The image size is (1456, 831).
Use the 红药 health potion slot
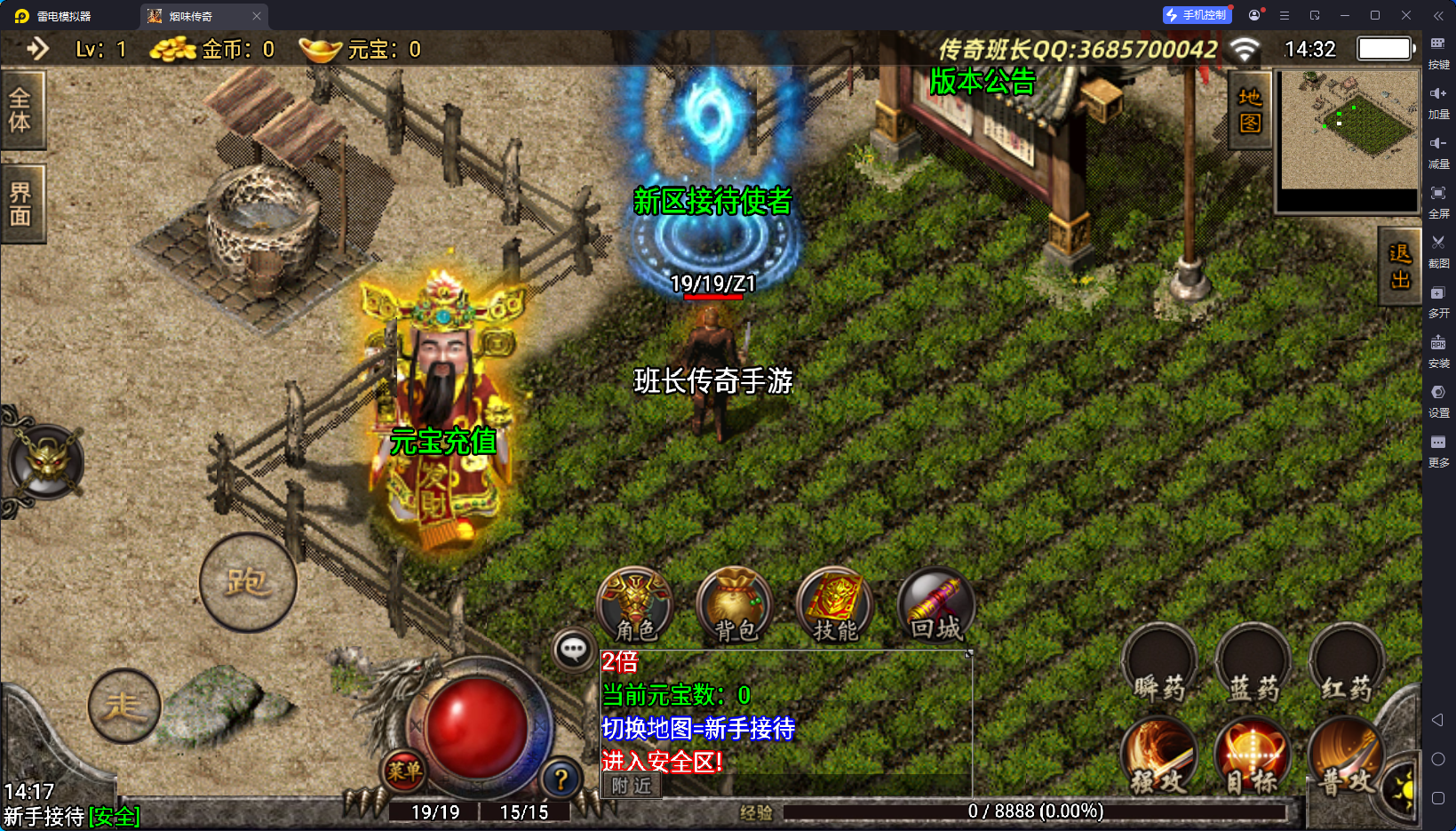[1346, 668]
